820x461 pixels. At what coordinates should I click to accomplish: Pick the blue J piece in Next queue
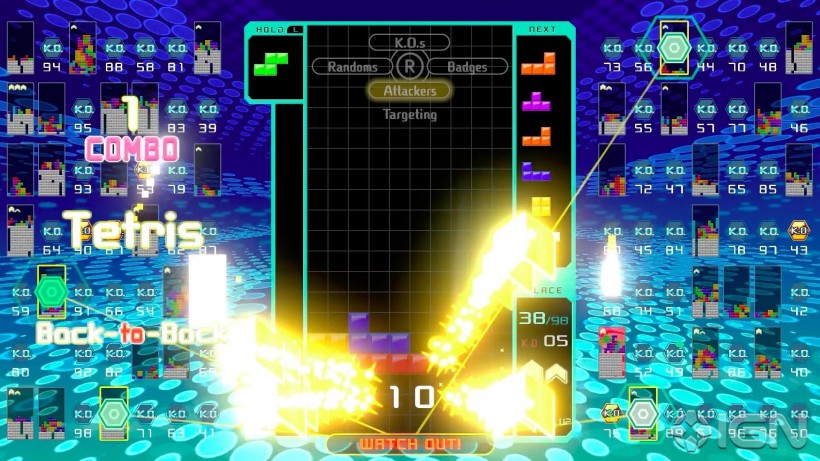537,170
